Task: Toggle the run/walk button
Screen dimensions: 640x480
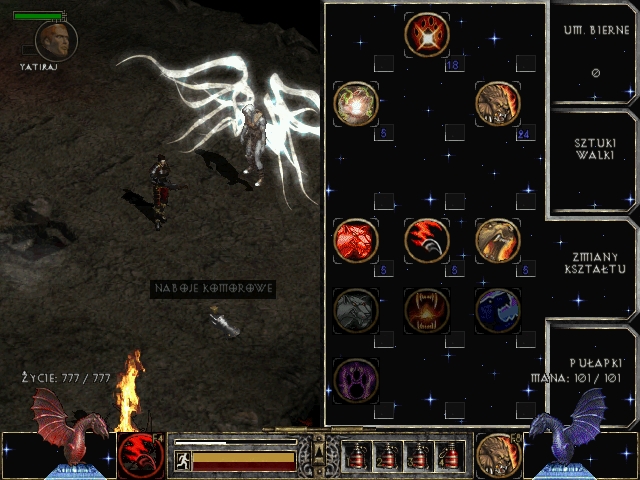Action: (183, 461)
